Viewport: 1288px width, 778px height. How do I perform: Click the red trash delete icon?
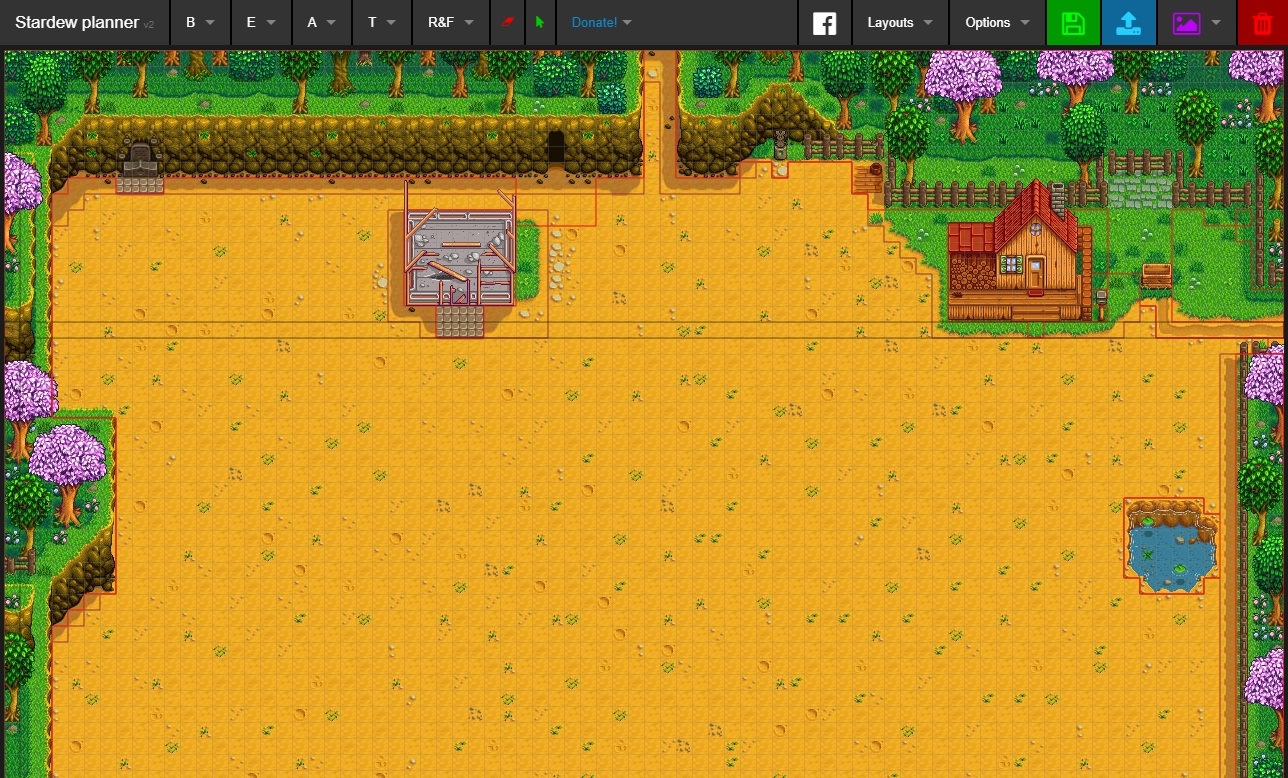(x=1261, y=22)
